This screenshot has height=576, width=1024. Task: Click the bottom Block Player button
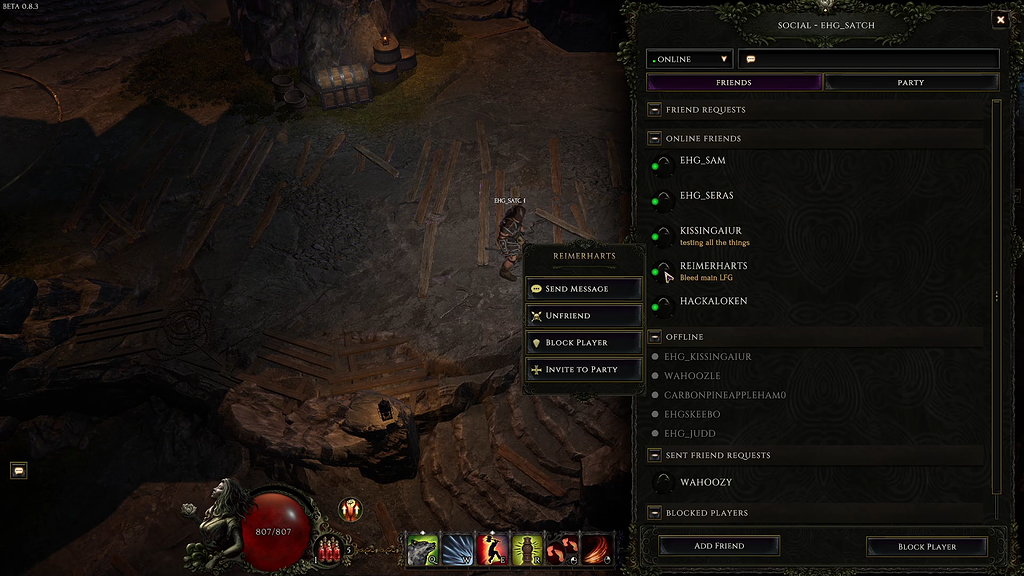[x=927, y=547]
